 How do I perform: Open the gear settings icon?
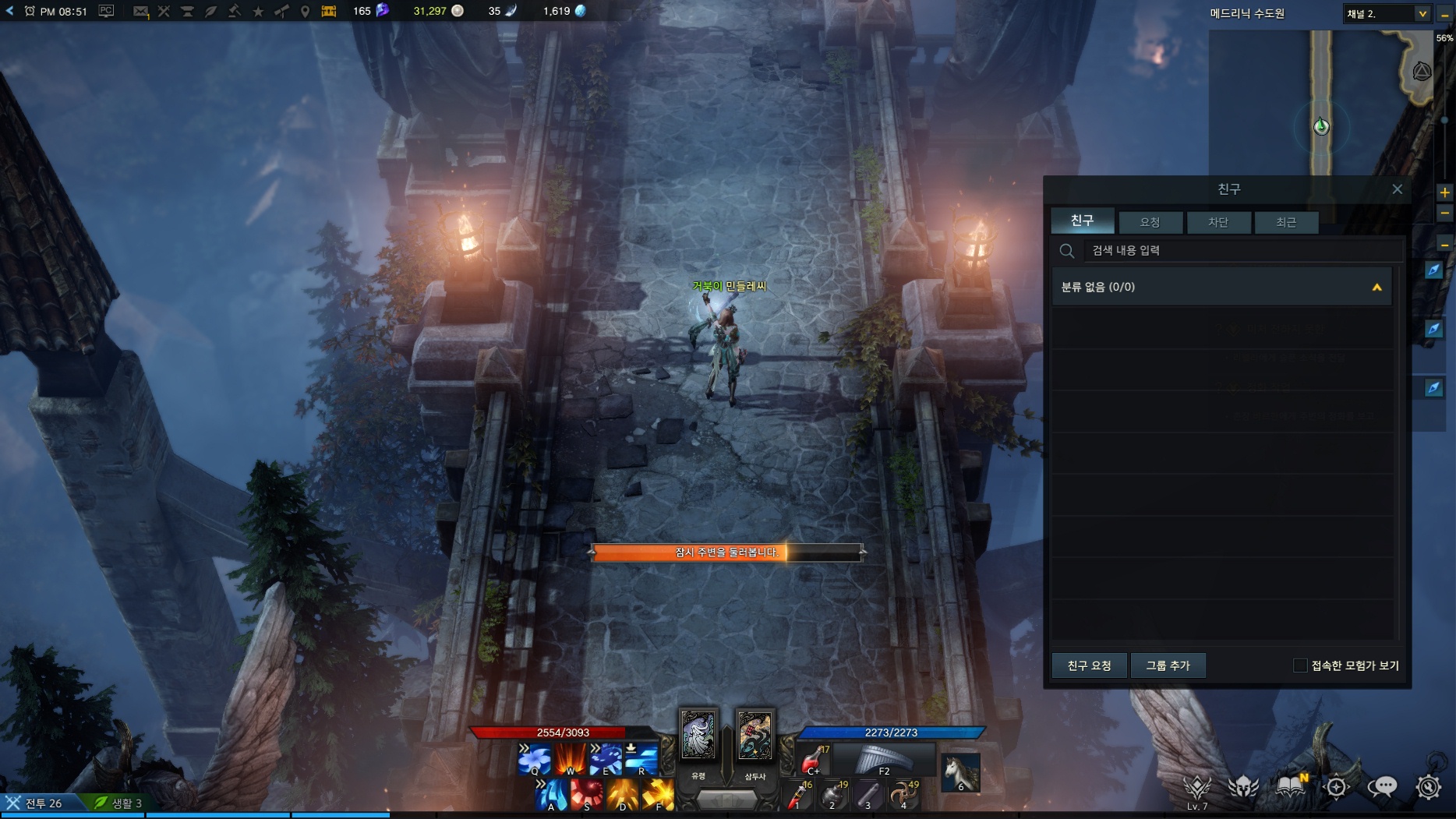click(1428, 787)
